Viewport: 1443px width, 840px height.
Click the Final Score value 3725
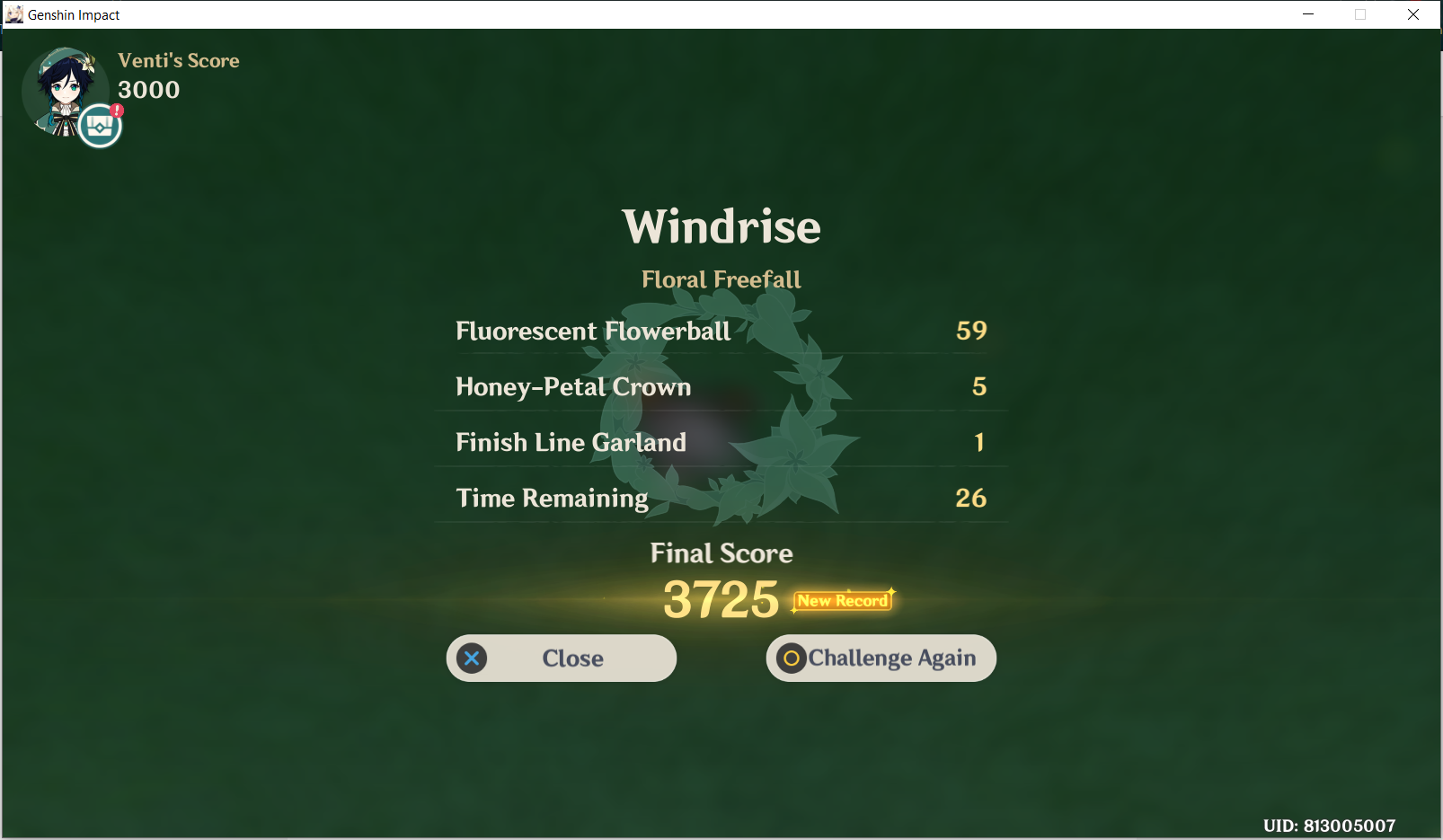coord(720,597)
